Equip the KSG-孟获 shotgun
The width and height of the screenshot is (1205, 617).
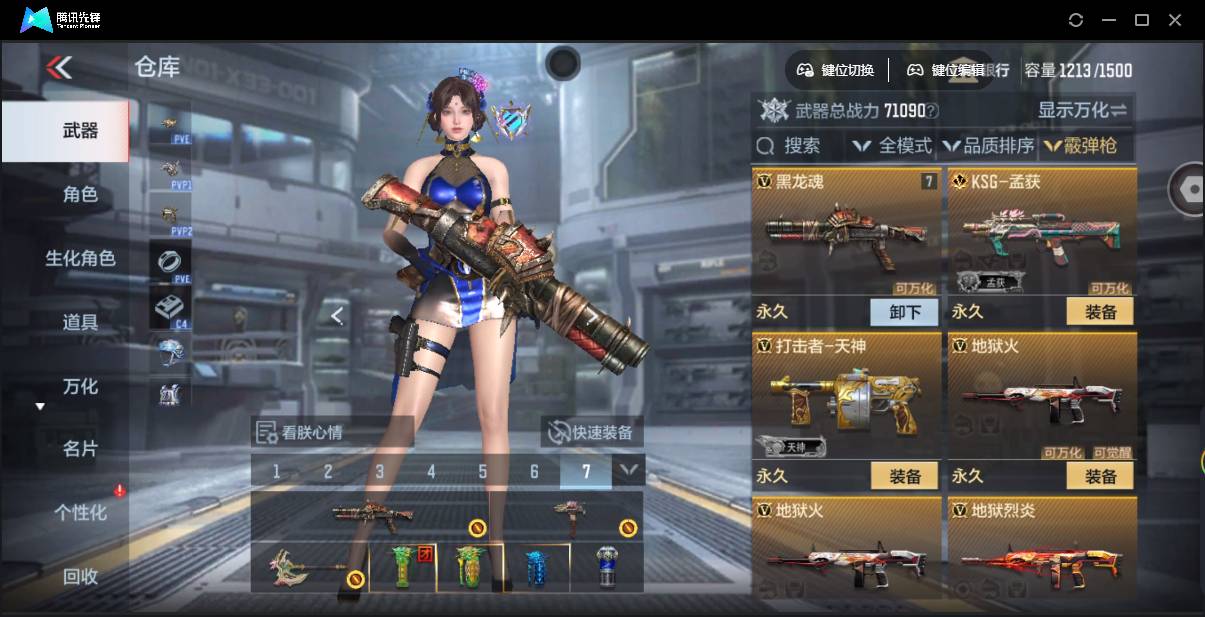tap(1100, 312)
